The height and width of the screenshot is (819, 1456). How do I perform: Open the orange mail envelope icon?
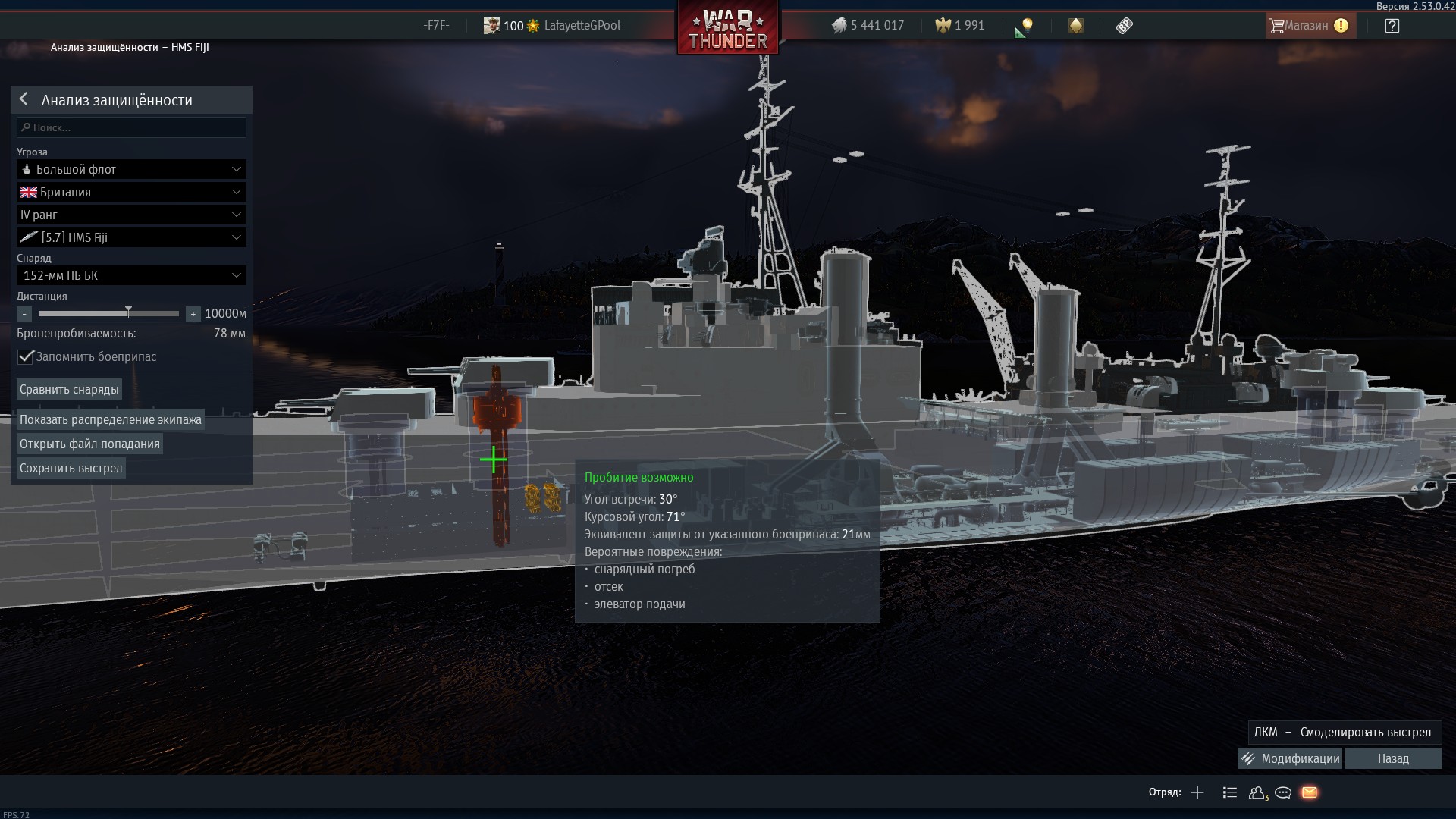click(1310, 792)
